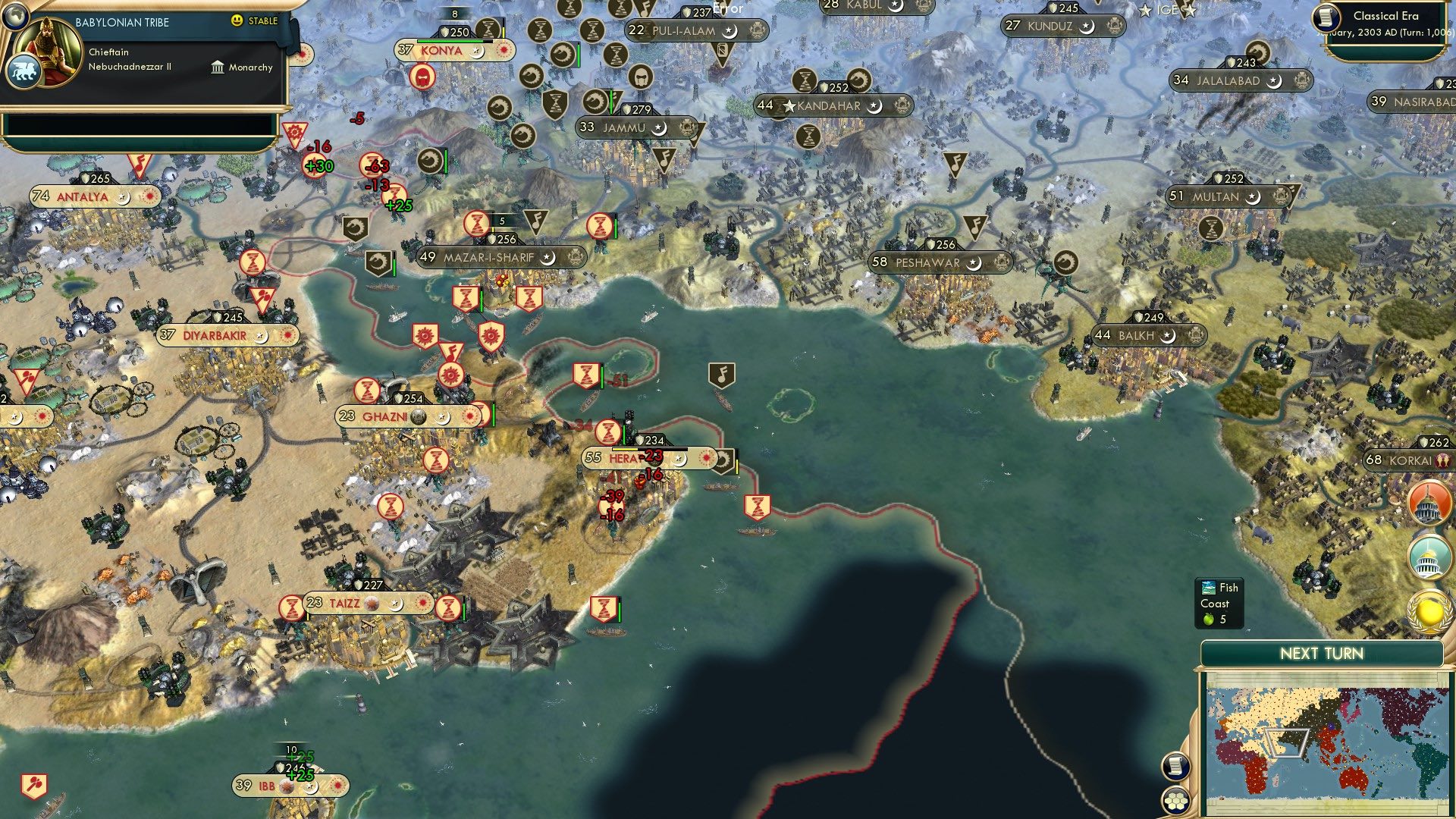Click the Monarchy government icon
Screen dimensions: 1456x819
pyautogui.click(x=216, y=67)
